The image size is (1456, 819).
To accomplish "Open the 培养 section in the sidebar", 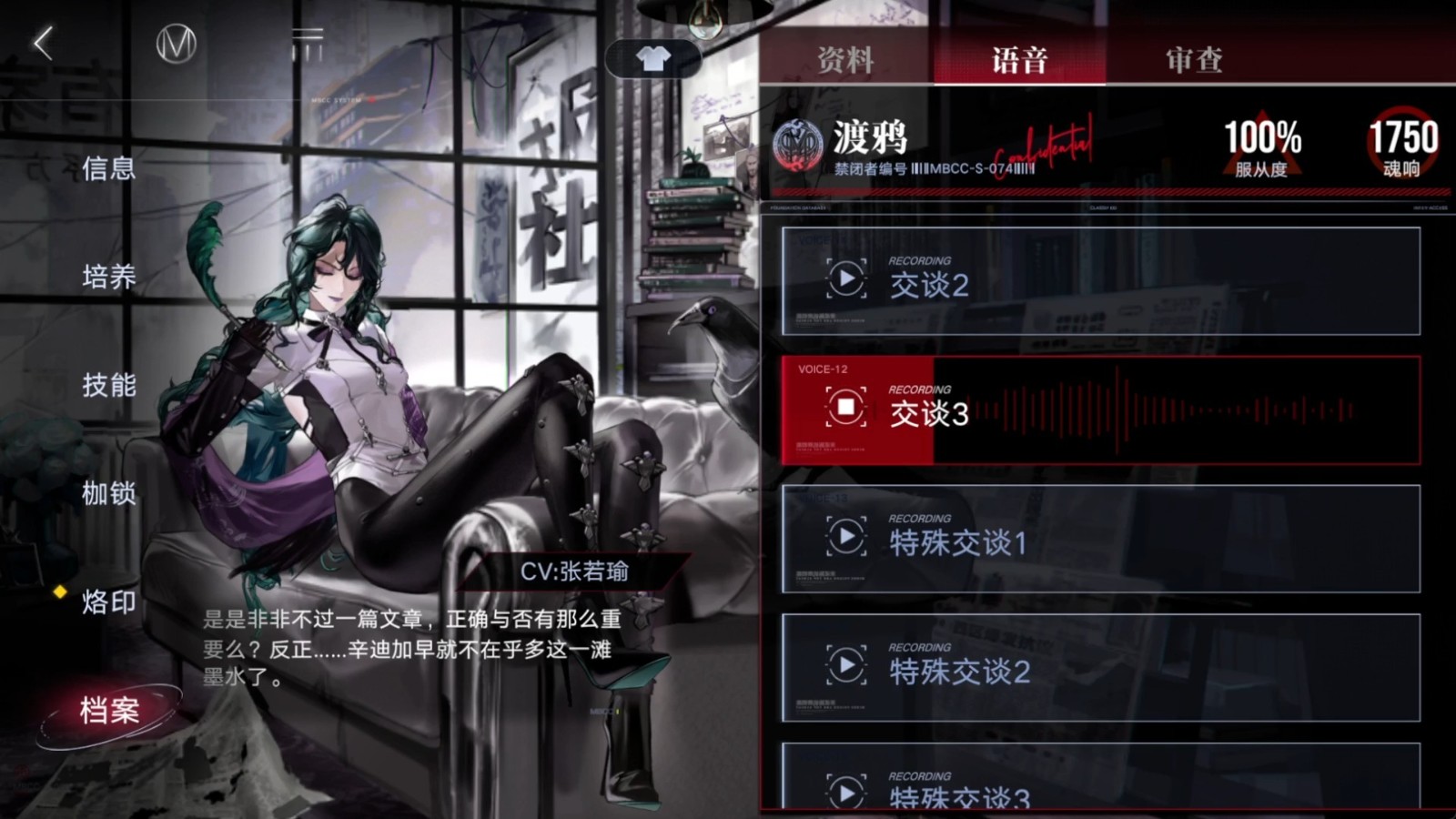I will tap(109, 278).
